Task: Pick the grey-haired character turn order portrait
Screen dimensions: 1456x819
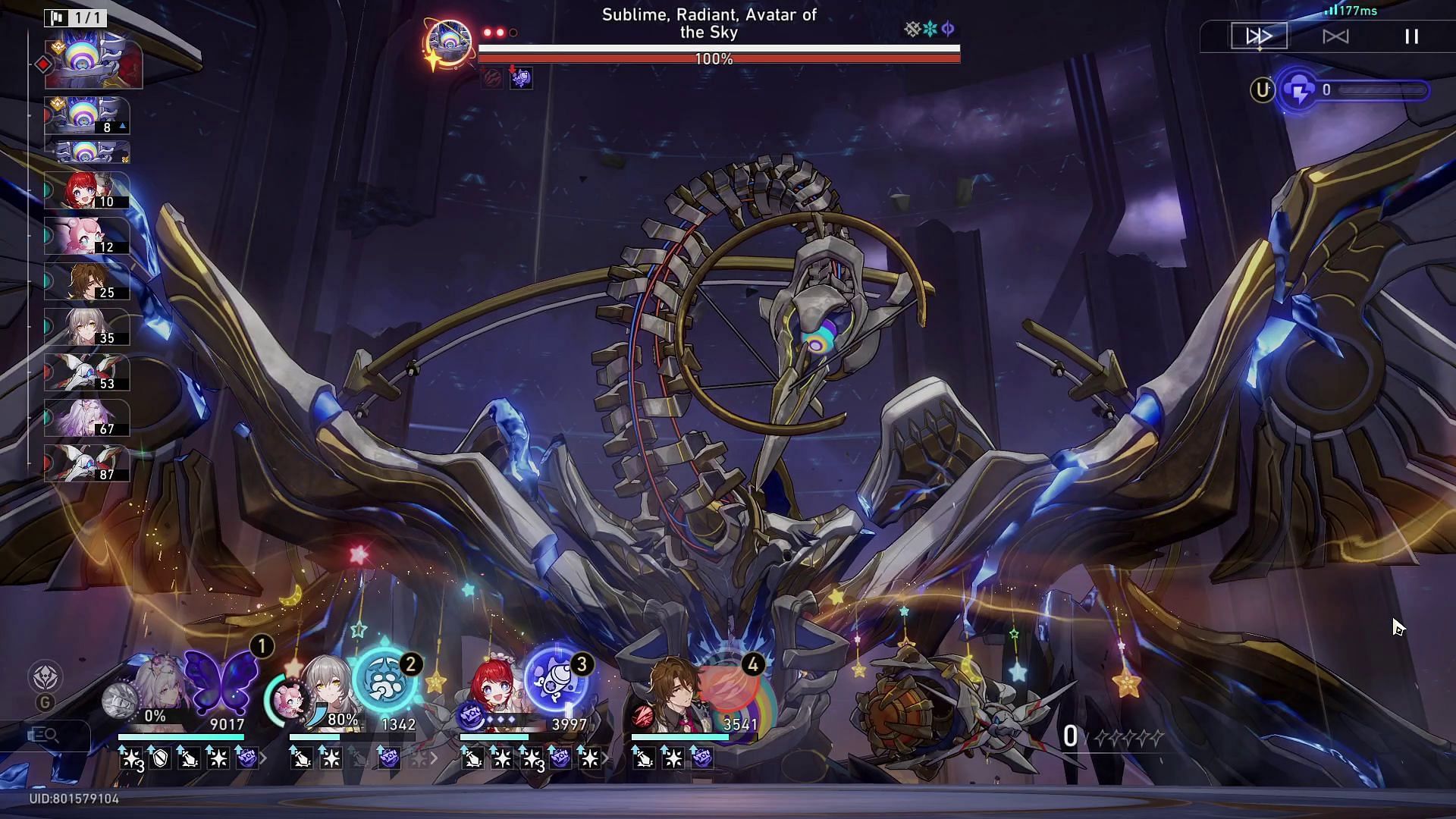Action: 86,327
